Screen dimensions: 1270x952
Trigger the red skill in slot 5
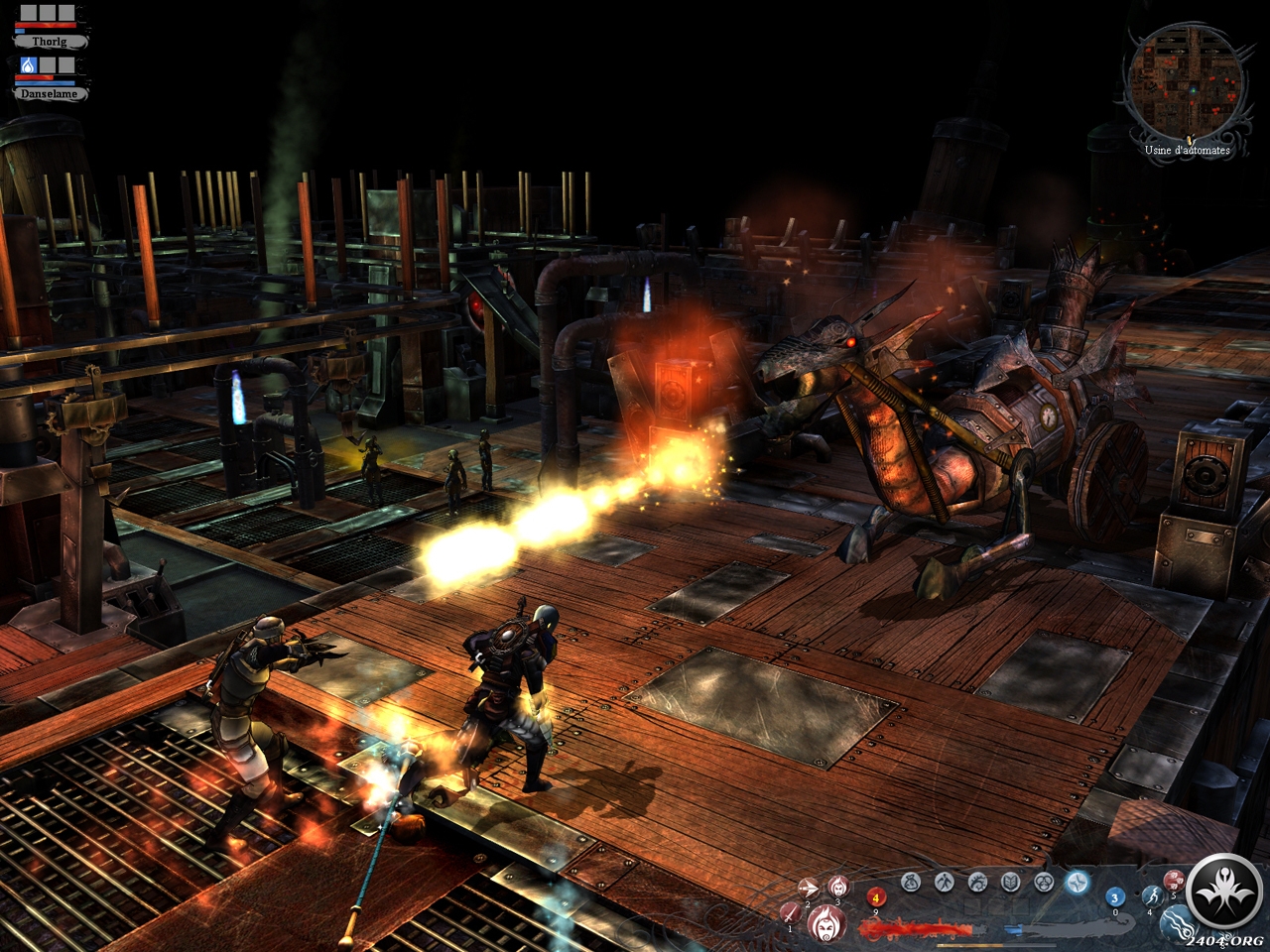(1174, 880)
